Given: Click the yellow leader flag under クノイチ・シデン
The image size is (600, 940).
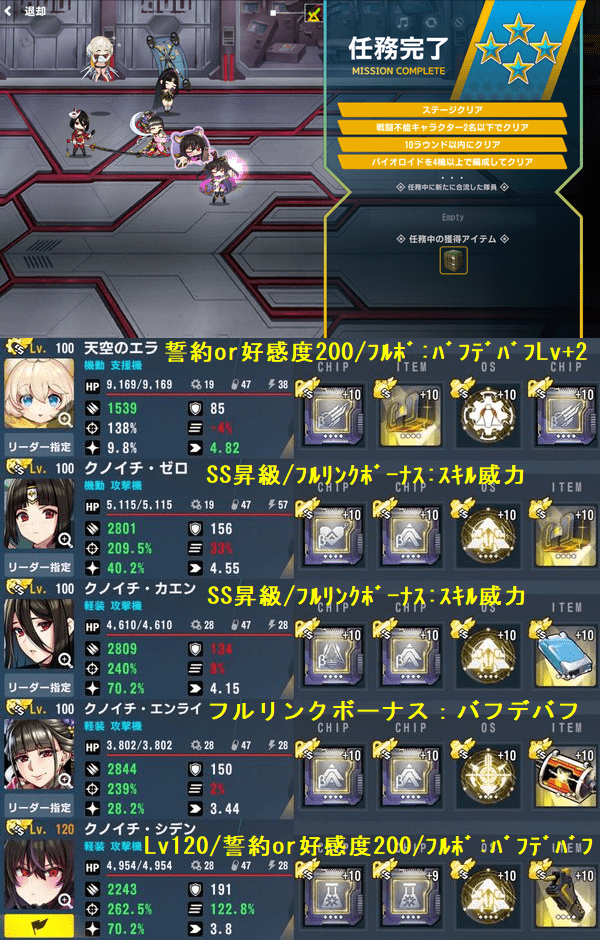Looking at the screenshot, I should pyautogui.click(x=38, y=924).
